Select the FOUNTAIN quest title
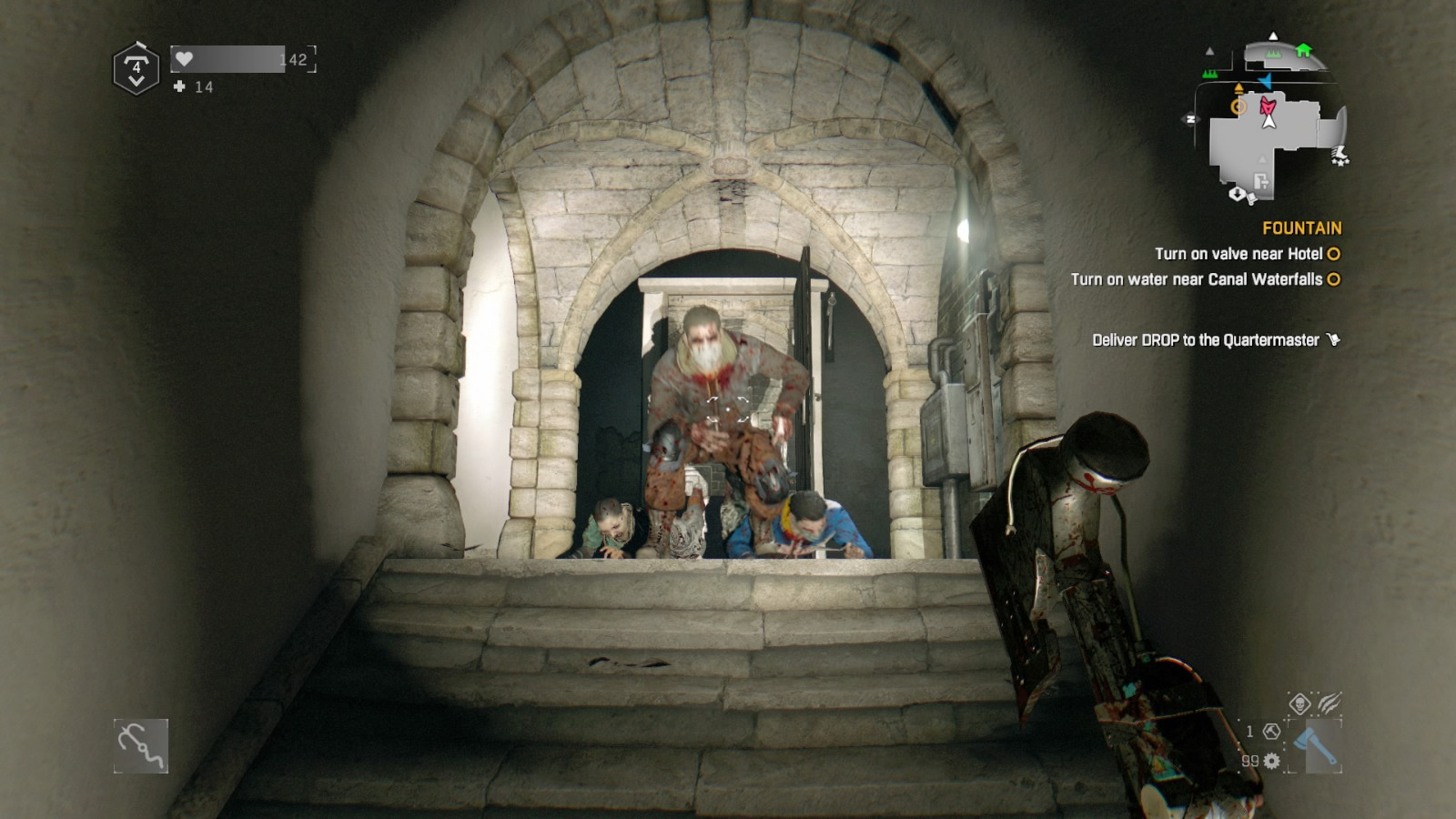 coord(1301,228)
